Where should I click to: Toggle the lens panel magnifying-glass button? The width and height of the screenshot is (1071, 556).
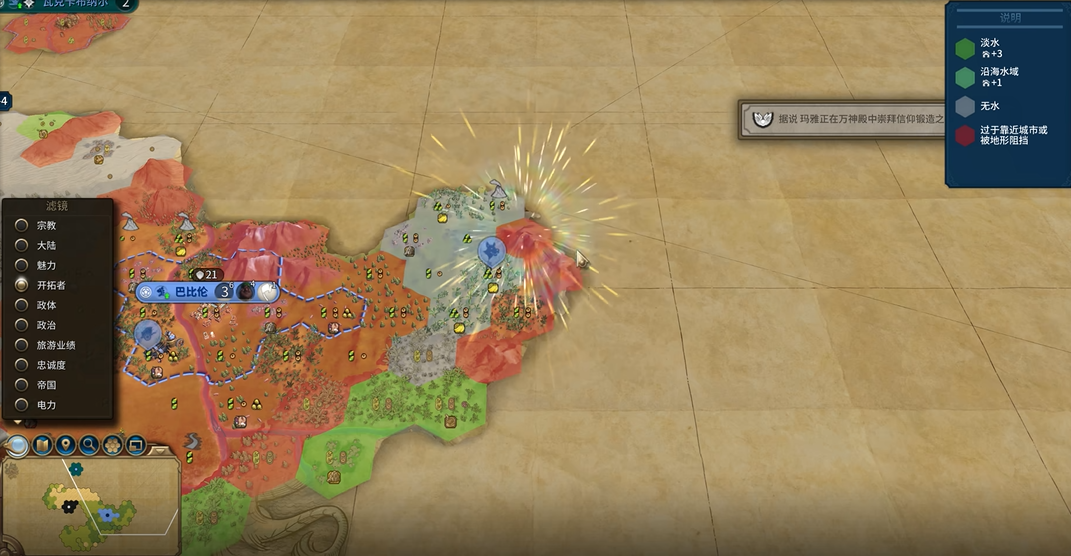coord(18,444)
